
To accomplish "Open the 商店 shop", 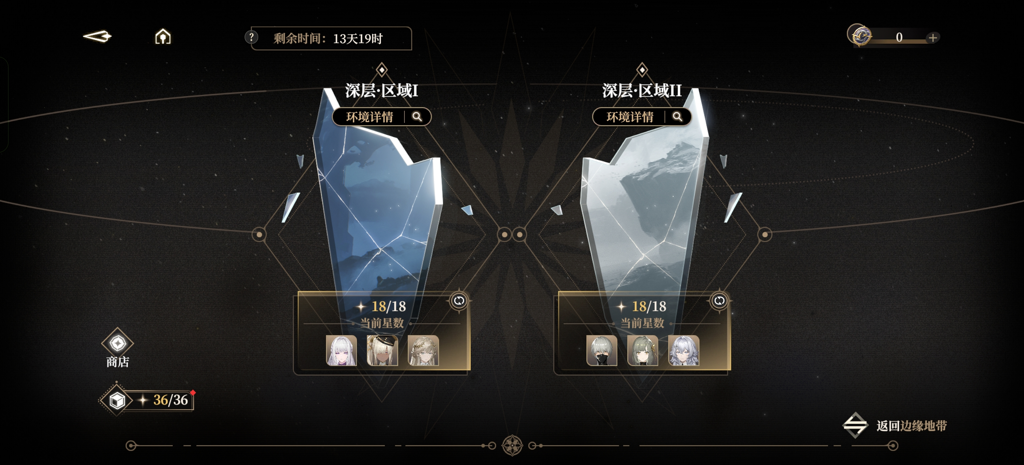I will [117, 346].
